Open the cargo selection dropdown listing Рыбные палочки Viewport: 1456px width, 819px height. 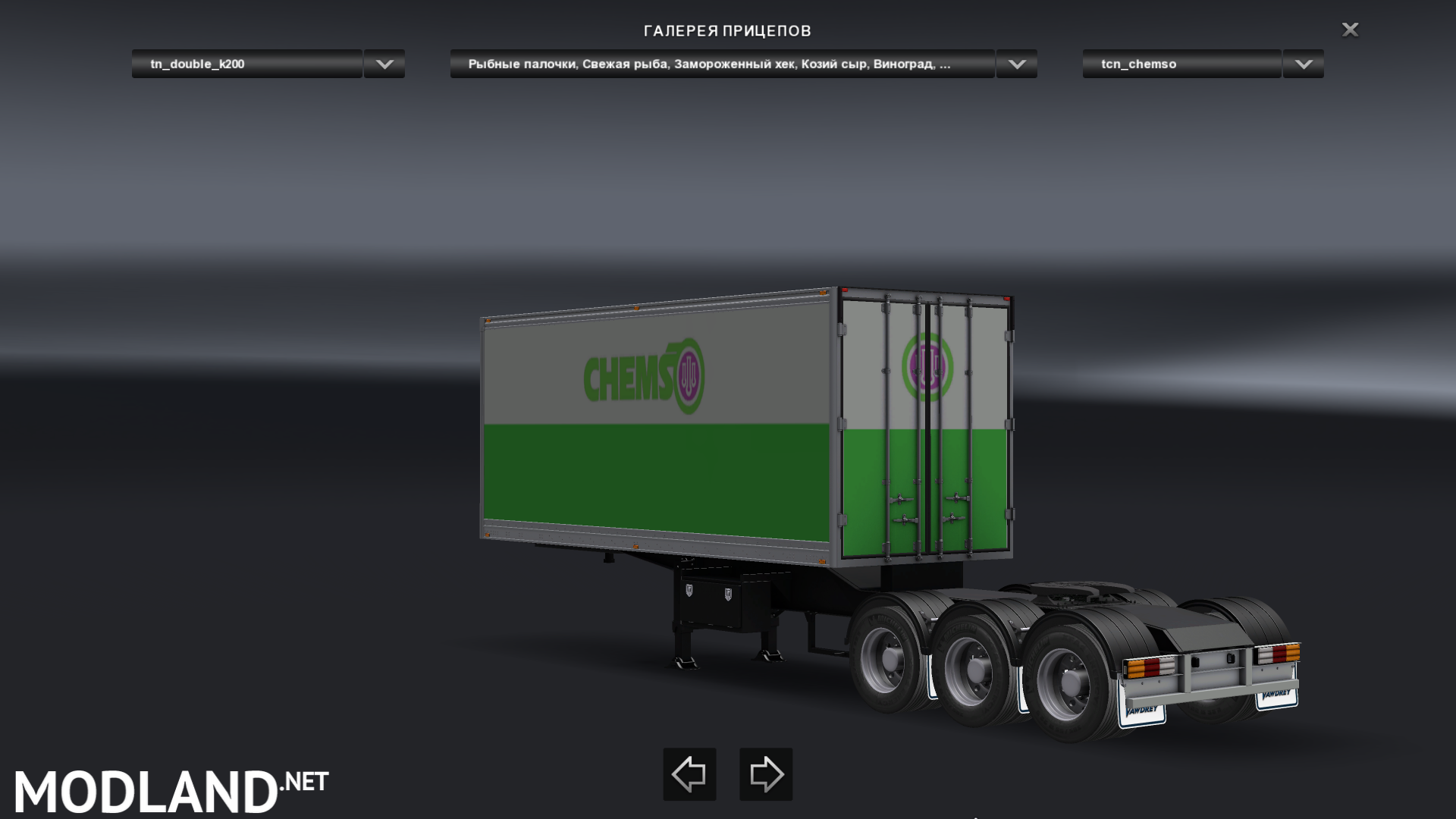click(x=1016, y=64)
